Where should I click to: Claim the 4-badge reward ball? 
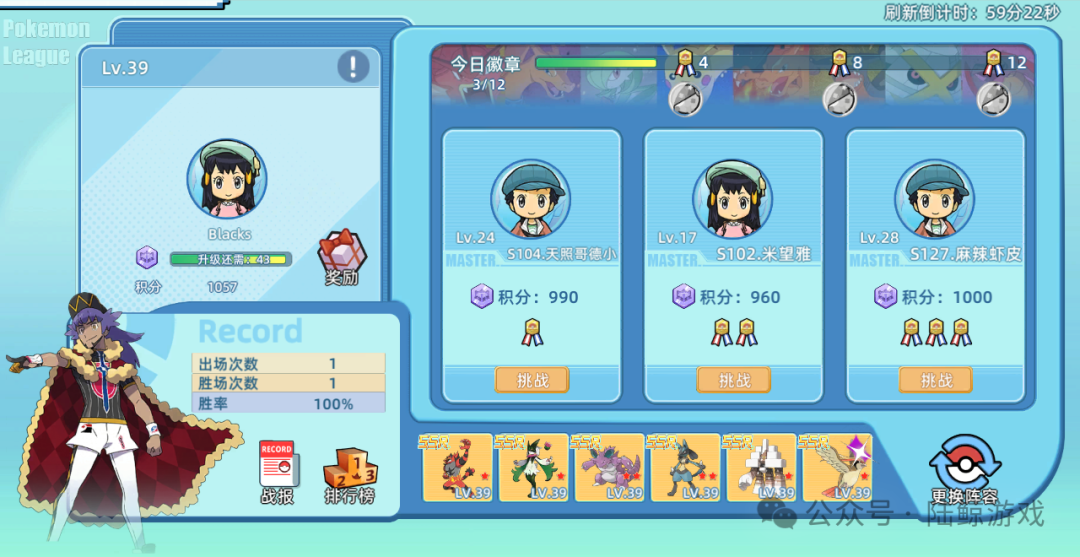pyautogui.click(x=685, y=97)
